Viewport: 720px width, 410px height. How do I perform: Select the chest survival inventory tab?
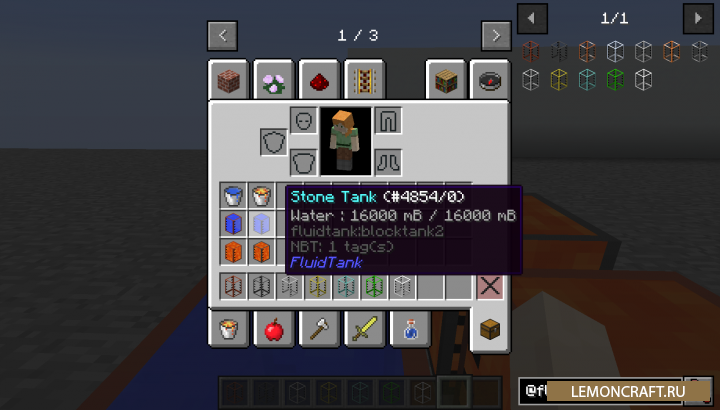pyautogui.click(x=490, y=329)
